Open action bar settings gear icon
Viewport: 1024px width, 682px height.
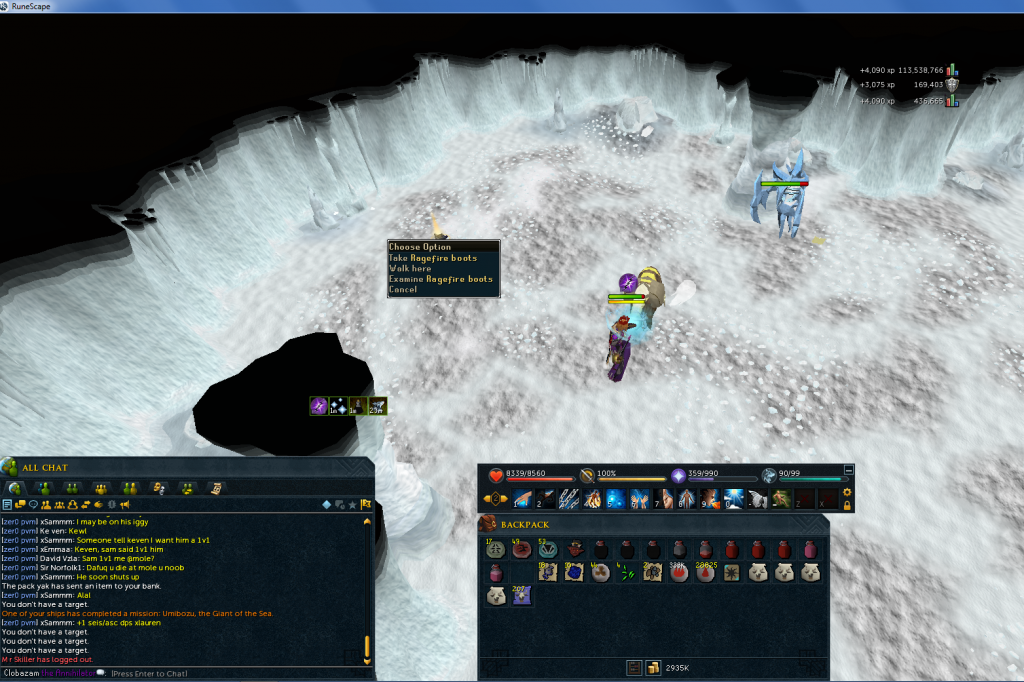(848, 492)
